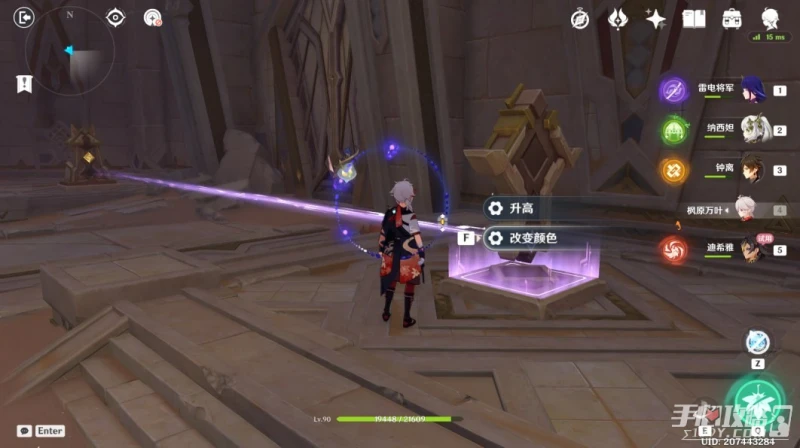Activate the green elemental burst icon
Screen dimensions: 800x448
point(756,404)
